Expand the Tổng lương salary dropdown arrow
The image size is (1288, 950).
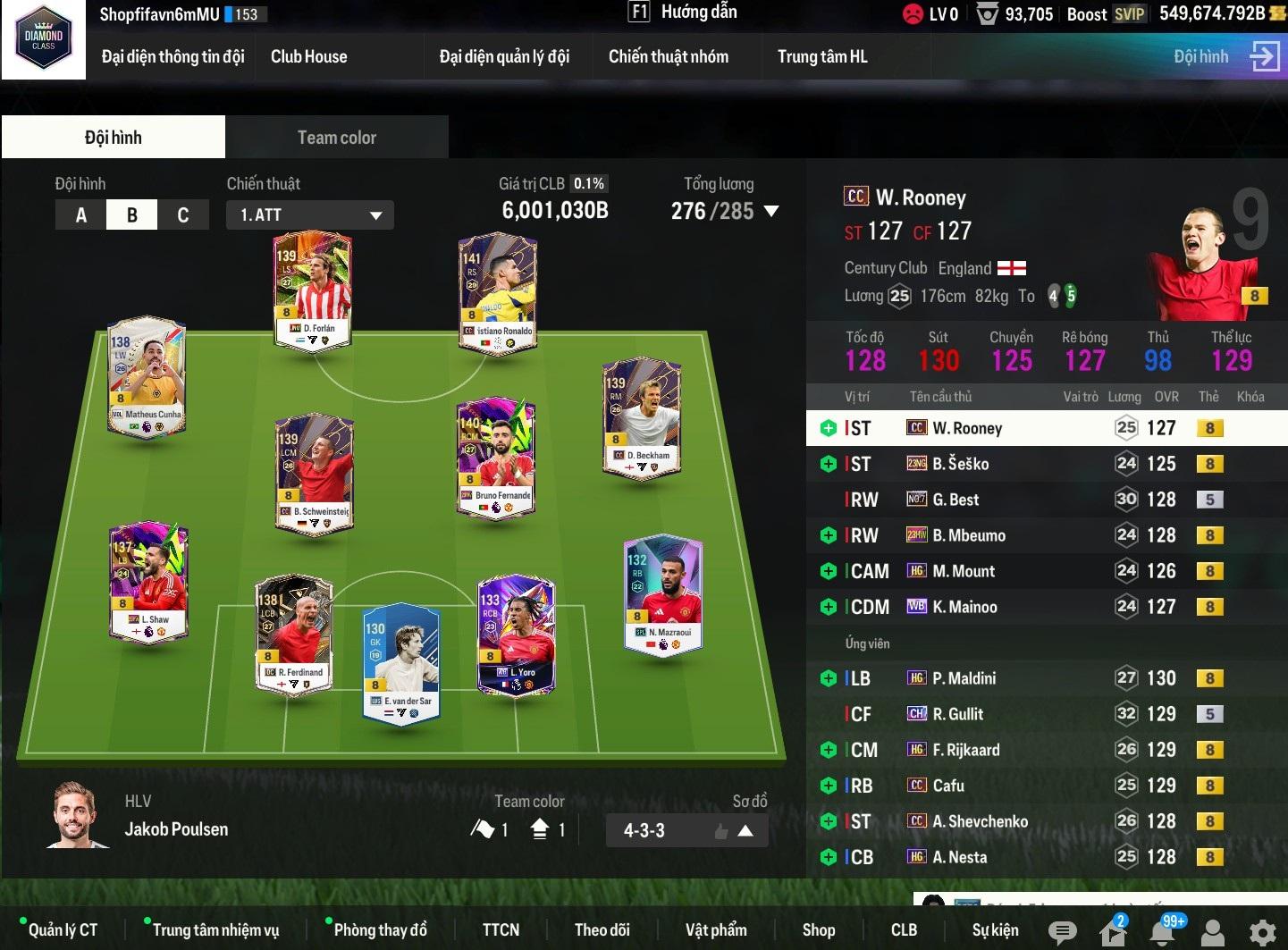coord(771,212)
